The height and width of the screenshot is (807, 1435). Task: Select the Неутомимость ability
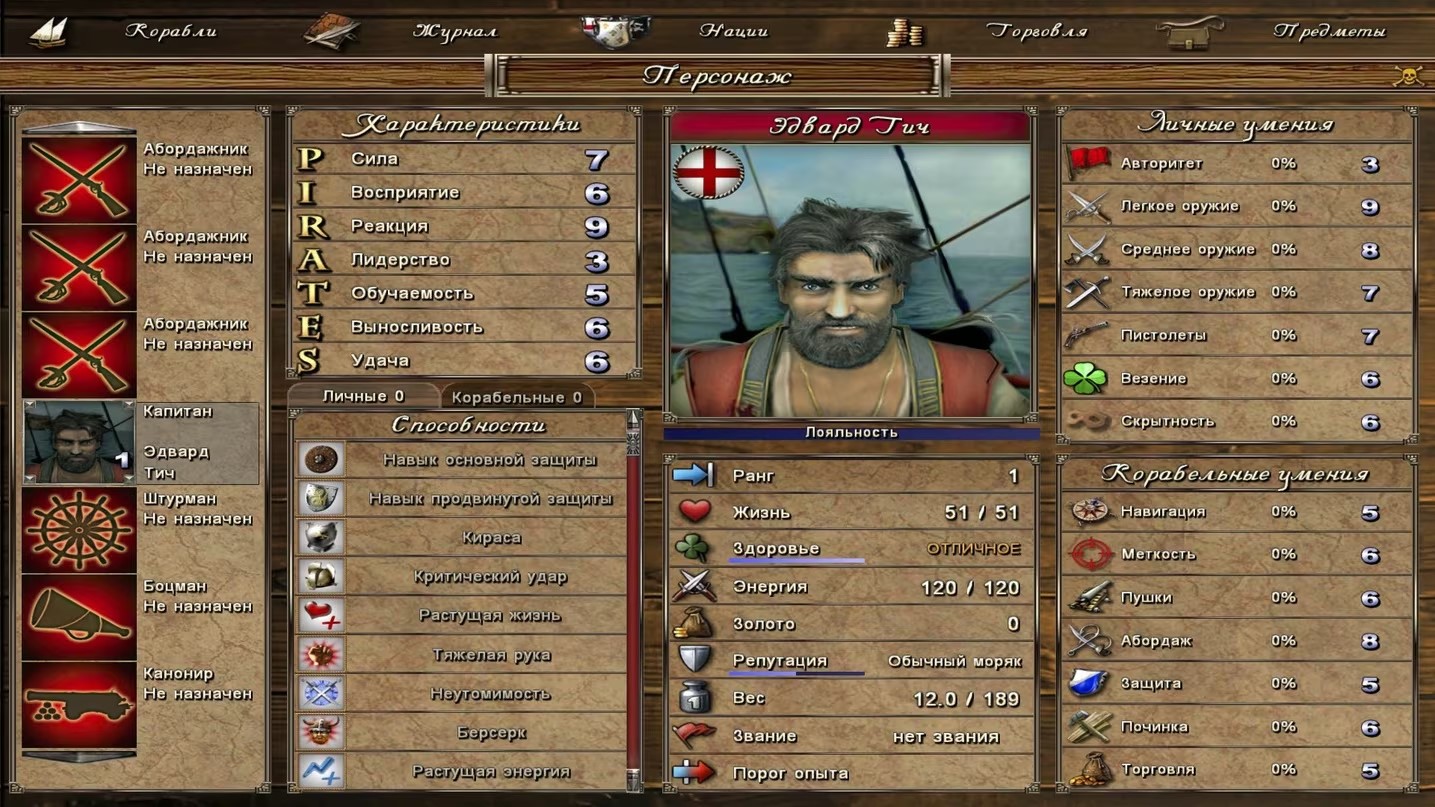(x=490, y=693)
